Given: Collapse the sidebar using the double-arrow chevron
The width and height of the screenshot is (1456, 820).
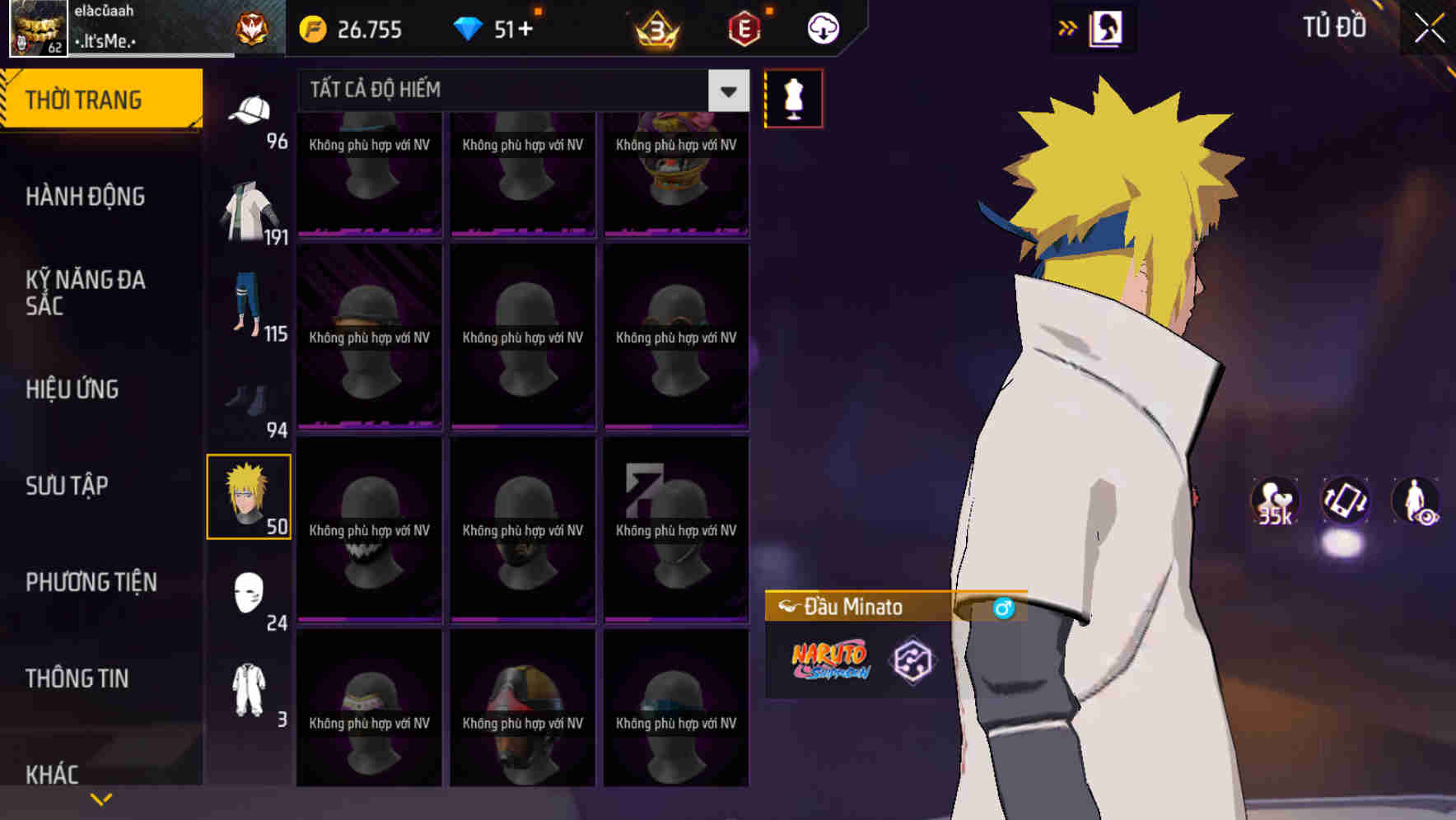Looking at the screenshot, I should pyautogui.click(x=1068, y=27).
